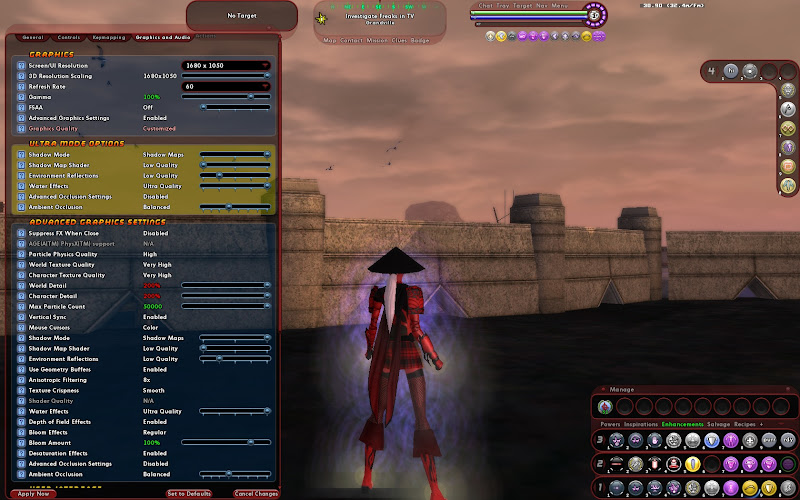Click Set to Defaults button
Image resolution: width=800 pixels, height=500 pixels.
click(x=188, y=494)
